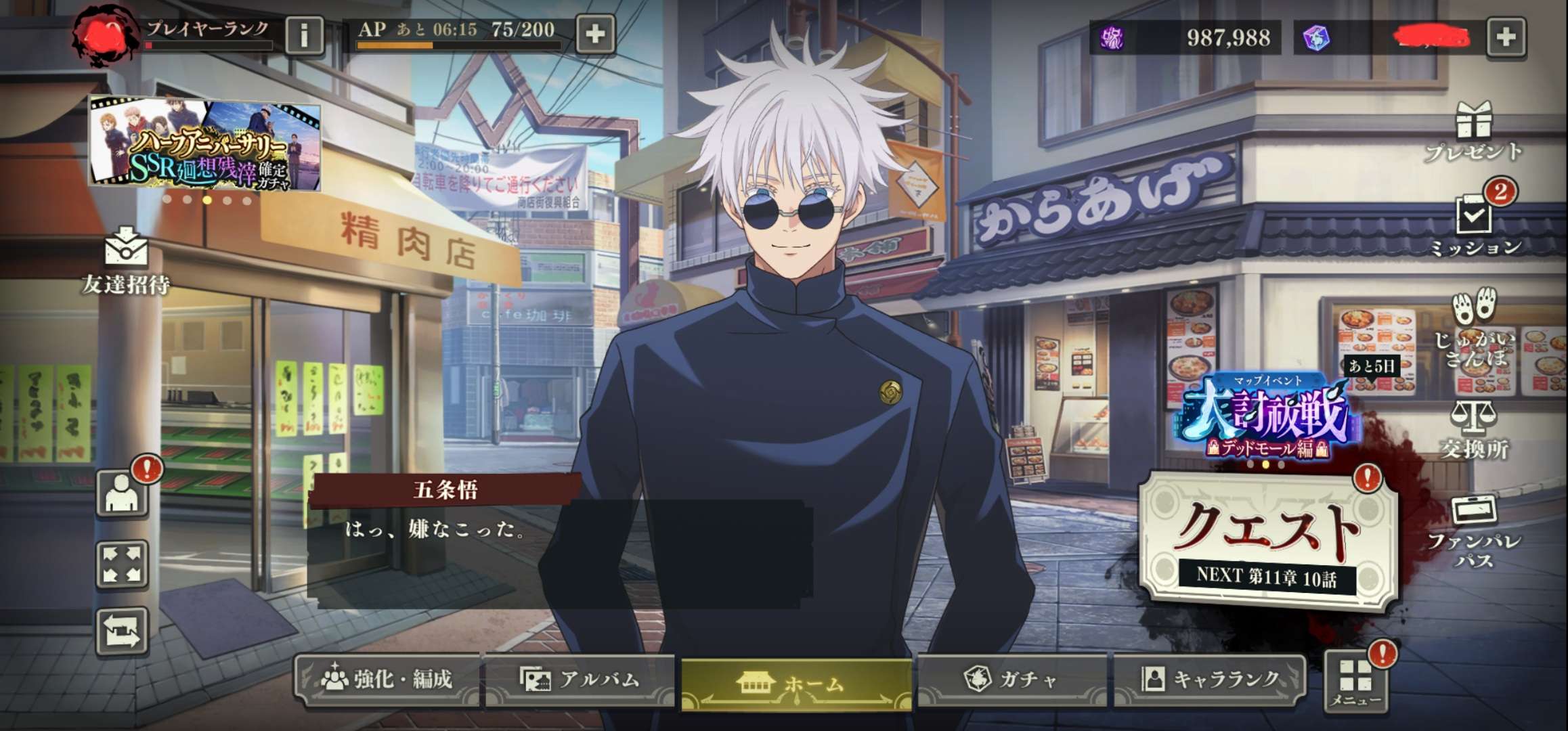Add more cubes with the plus button
This screenshot has width=1568, height=731.
pos(1506,37)
